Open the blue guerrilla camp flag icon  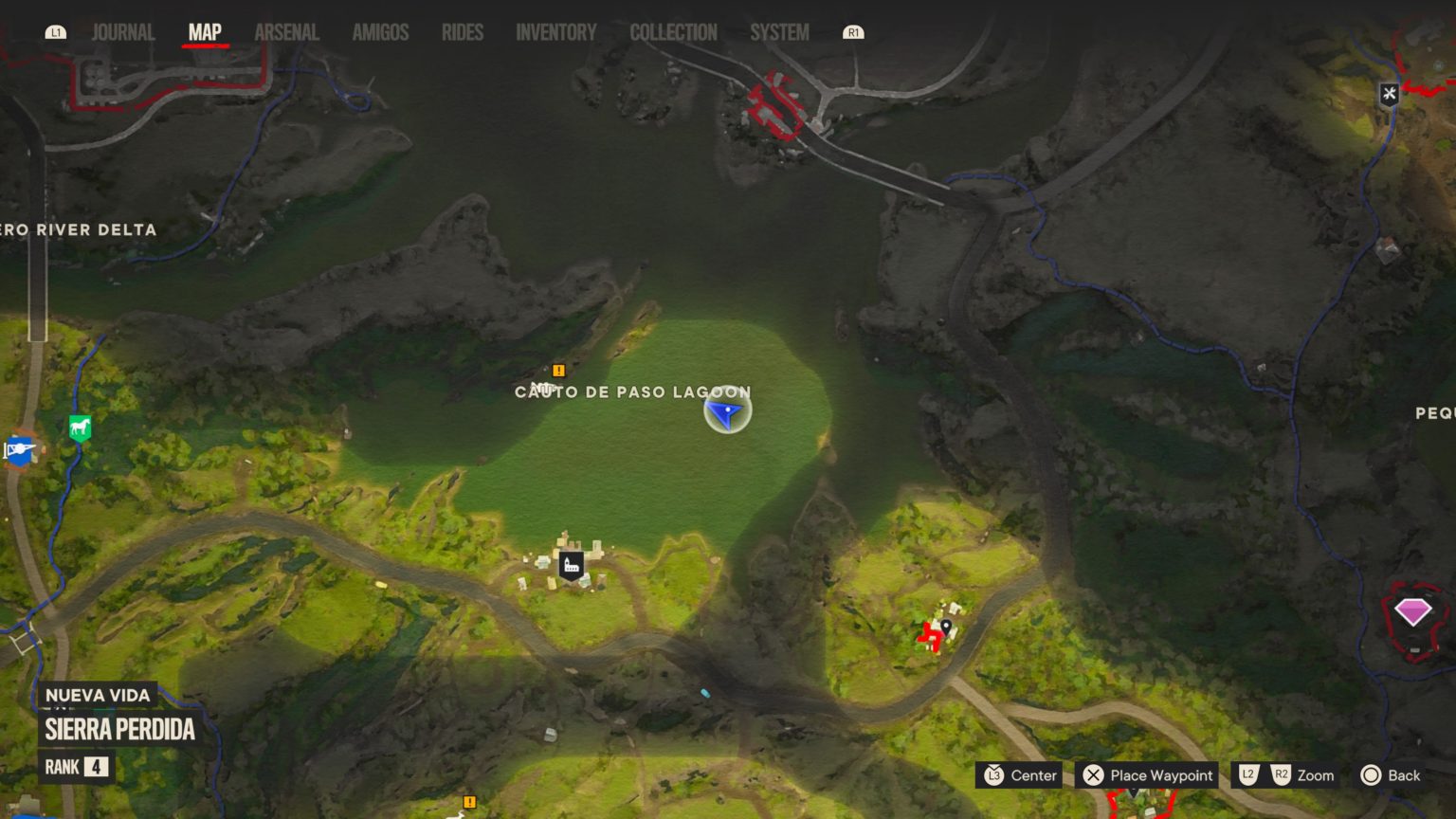point(18,450)
